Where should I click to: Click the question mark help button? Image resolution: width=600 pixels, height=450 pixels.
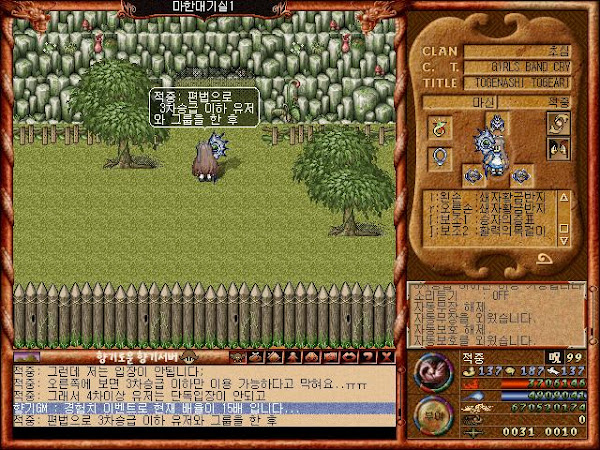click(x=368, y=356)
